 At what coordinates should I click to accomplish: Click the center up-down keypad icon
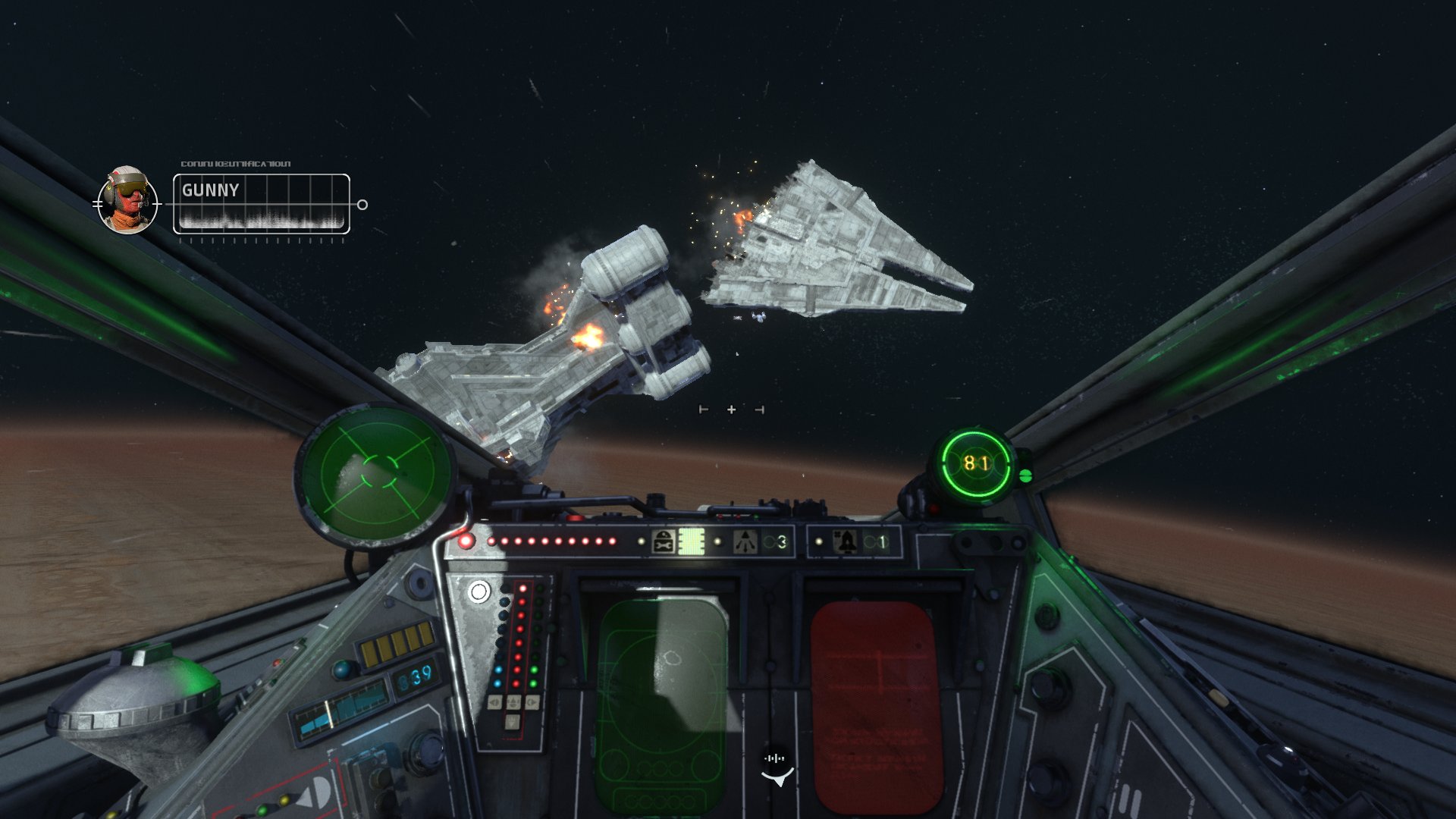[514, 704]
